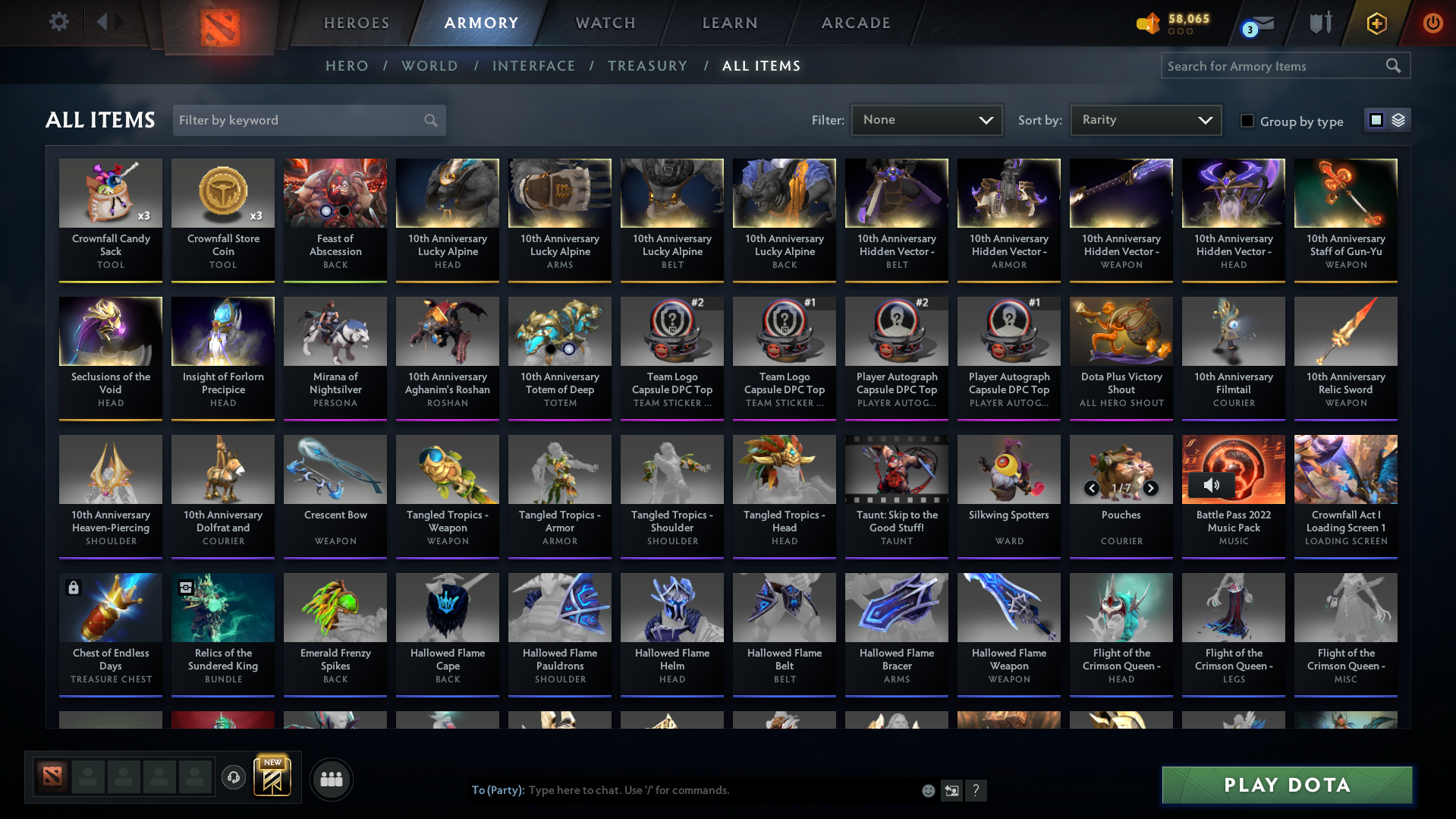1456x819 pixels.
Task: Click the headset voice chat icon
Action: tap(234, 778)
